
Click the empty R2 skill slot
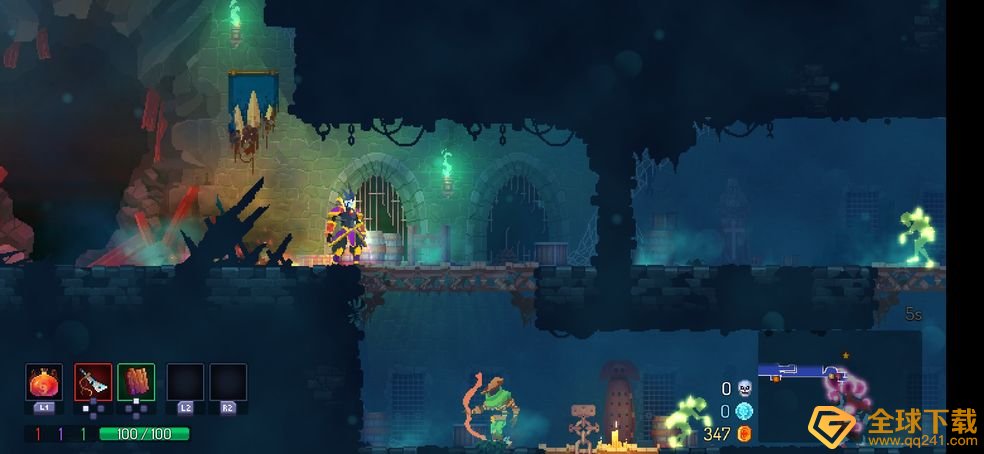(228, 382)
